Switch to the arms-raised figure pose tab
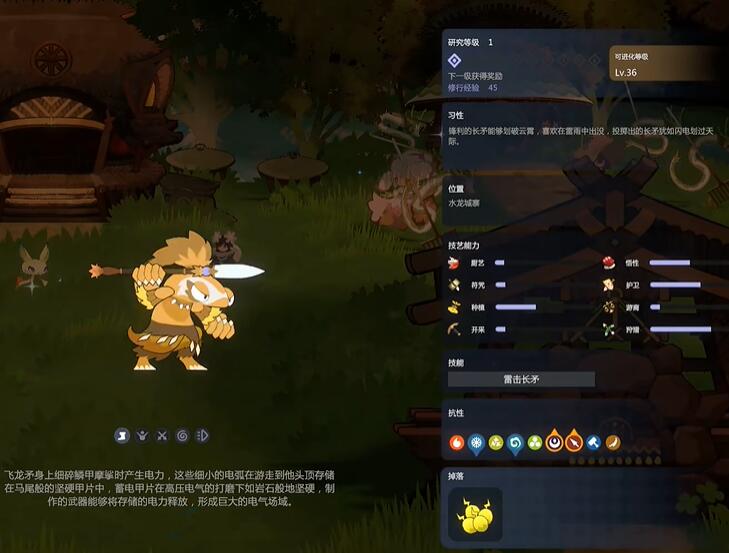The width and height of the screenshot is (729, 553). 142,435
